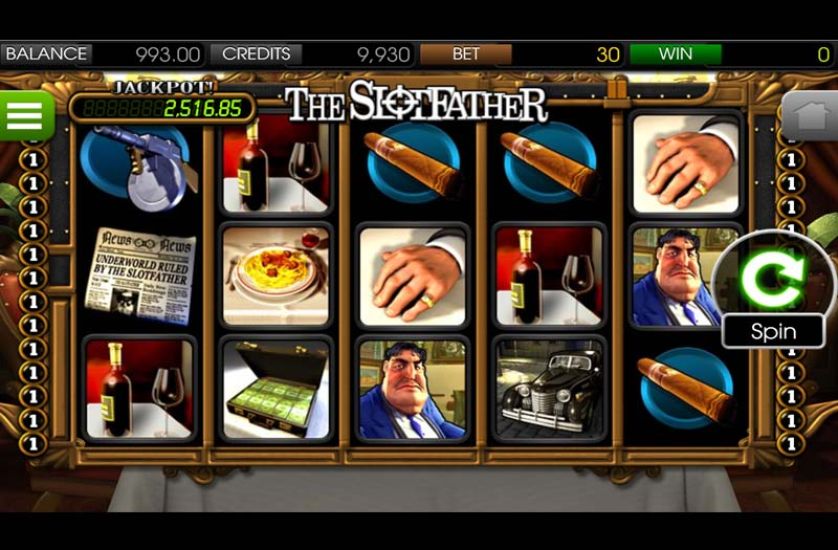The height and width of the screenshot is (550, 838).
Task: Select the BET label in the top bar
Action: (x=466, y=55)
